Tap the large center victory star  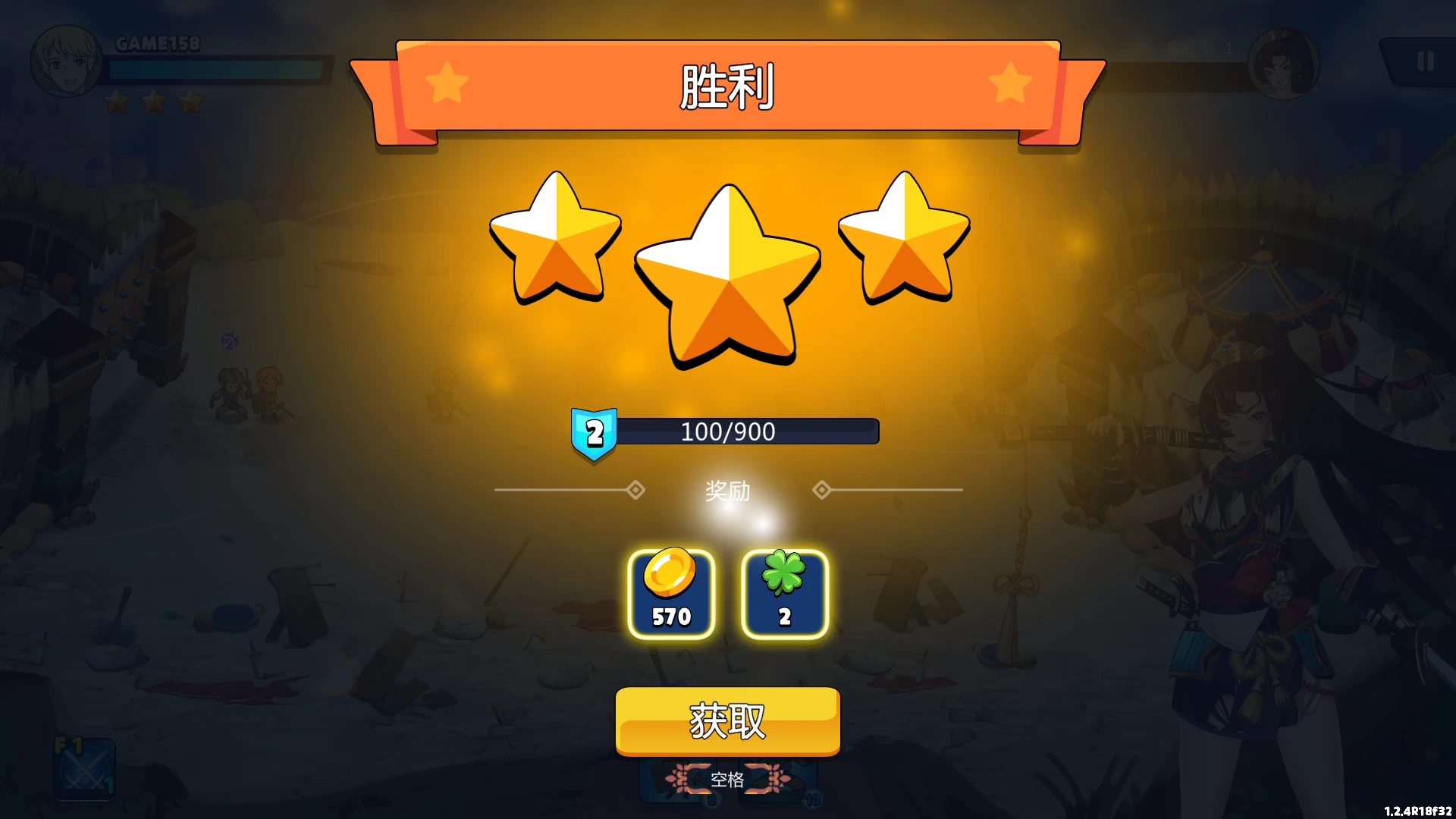(x=728, y=273)
